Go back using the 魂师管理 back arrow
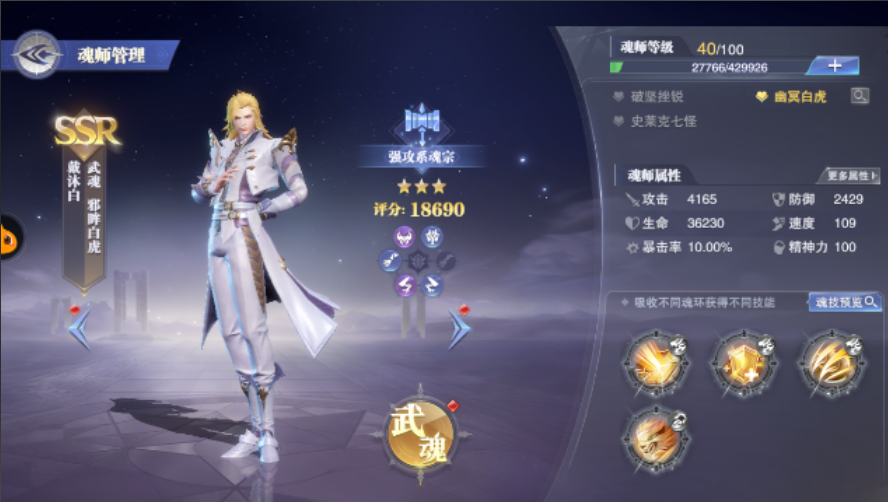 [x=37, y=54]
